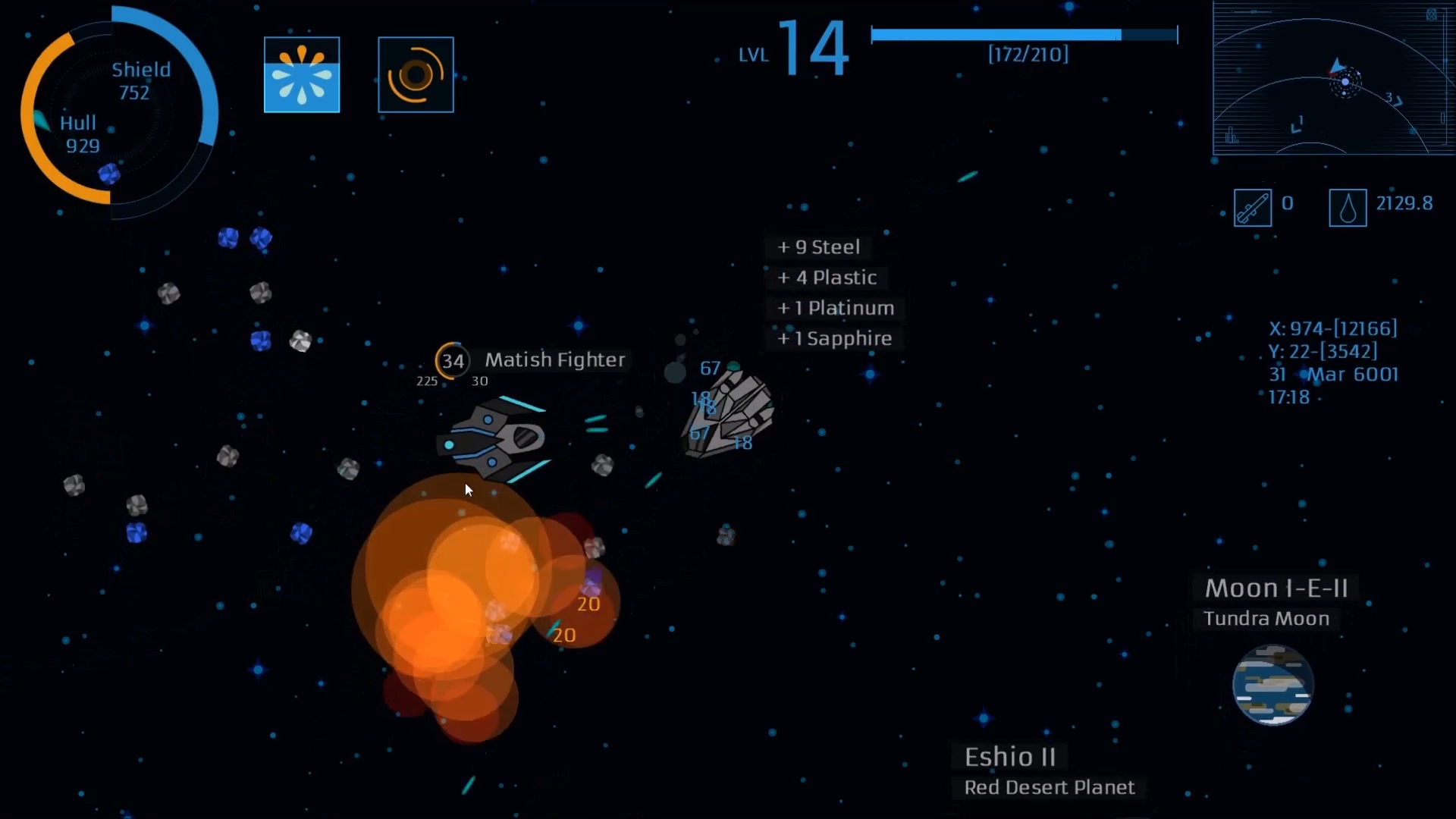Viewport: 1456px width, 819px height.
Task: Click the Moon I-E-II tundra moon thumbnail
Action: 1272,685
